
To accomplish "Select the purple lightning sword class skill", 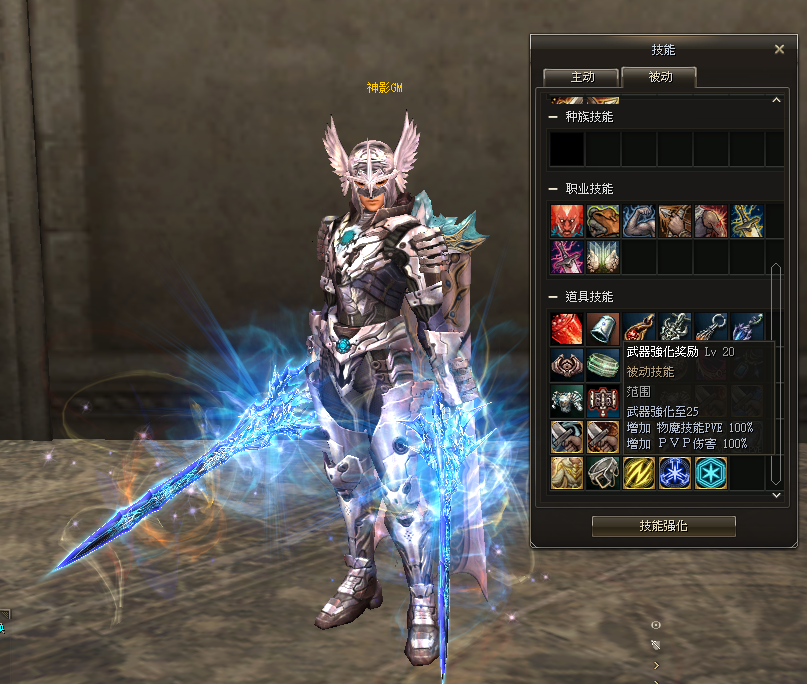I will (566, 256).
